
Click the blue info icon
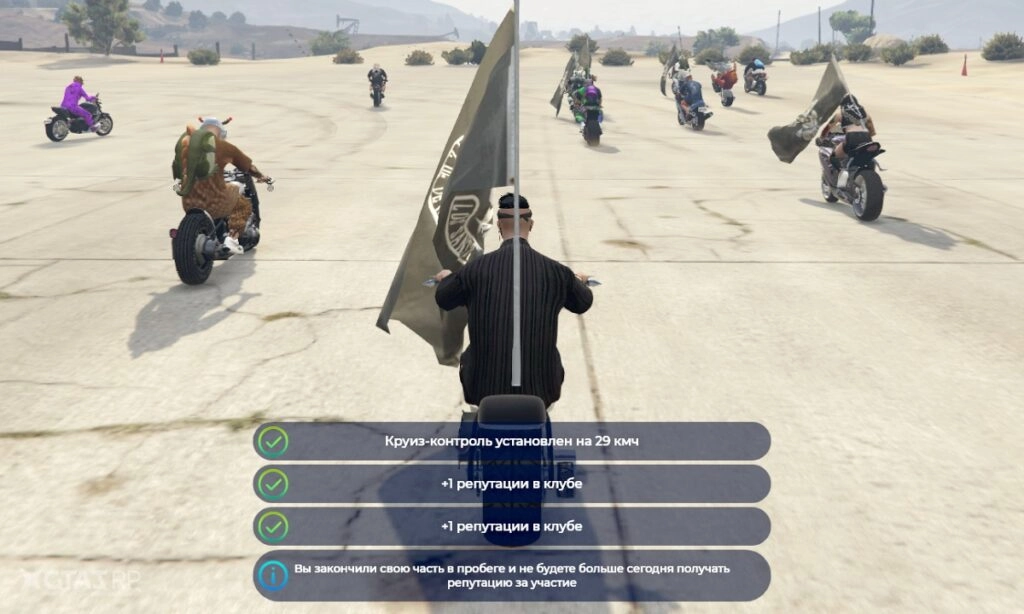click(x=273, y=576)
